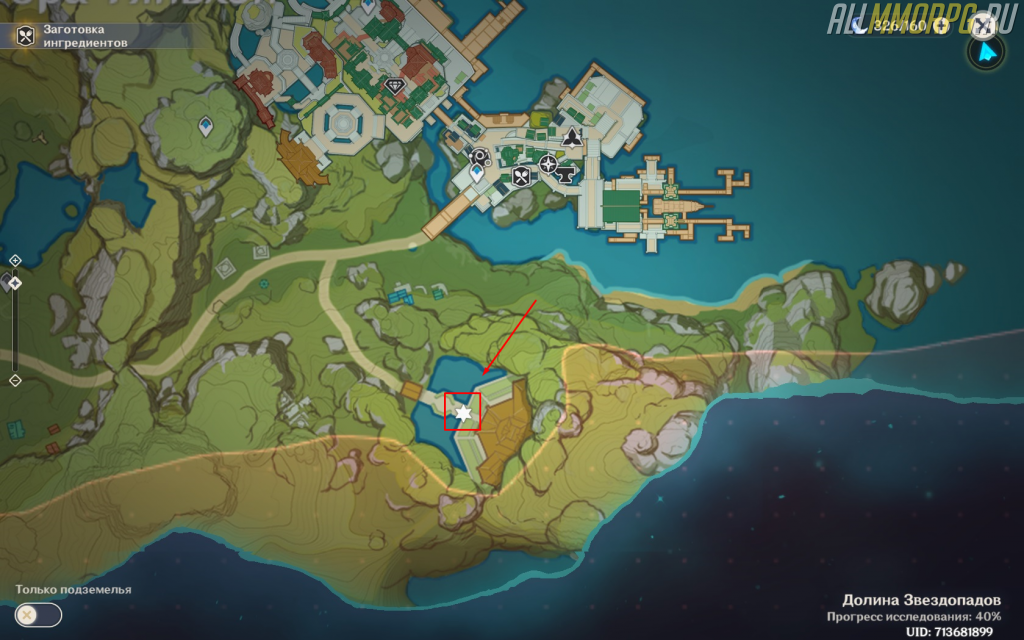Screen dimensions: 1024x640
Task: Toggle the Только подземелья switch
Action: 39,615
